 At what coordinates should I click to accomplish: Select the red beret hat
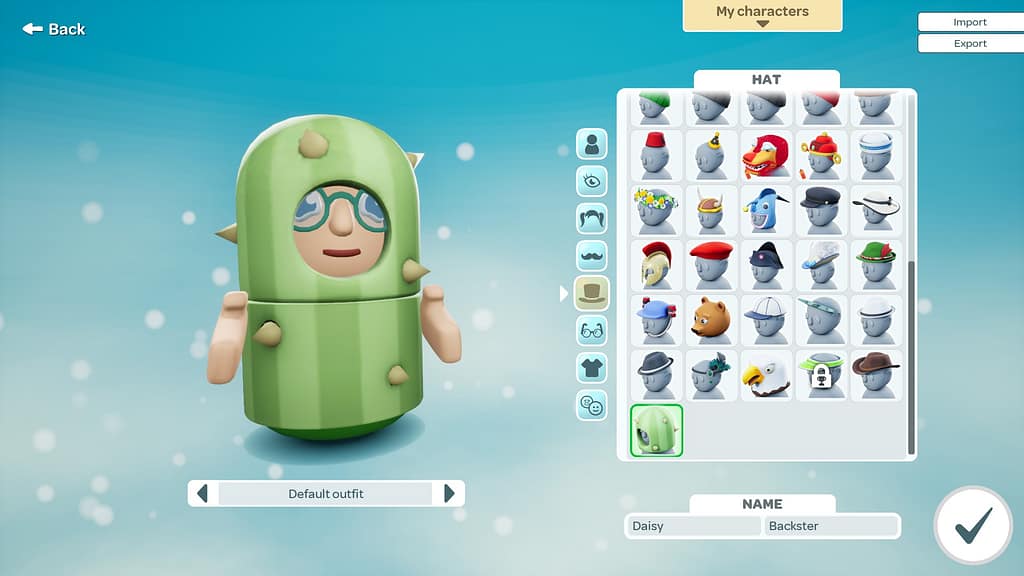coord(711,265)
